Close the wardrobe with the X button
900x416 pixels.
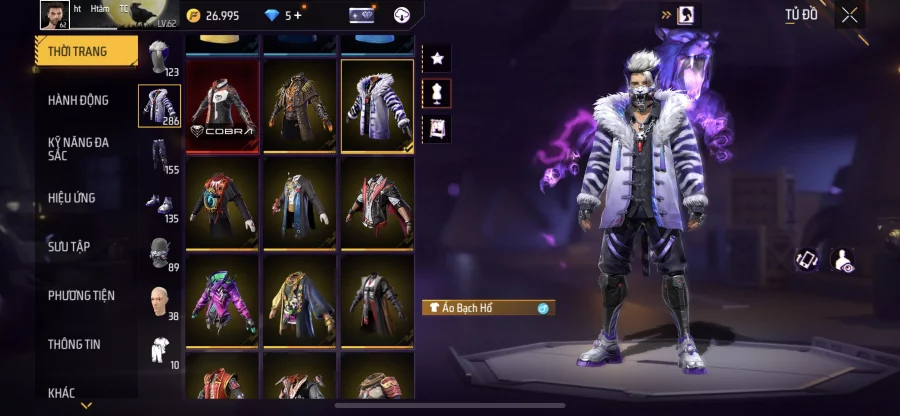pos(849,15)
